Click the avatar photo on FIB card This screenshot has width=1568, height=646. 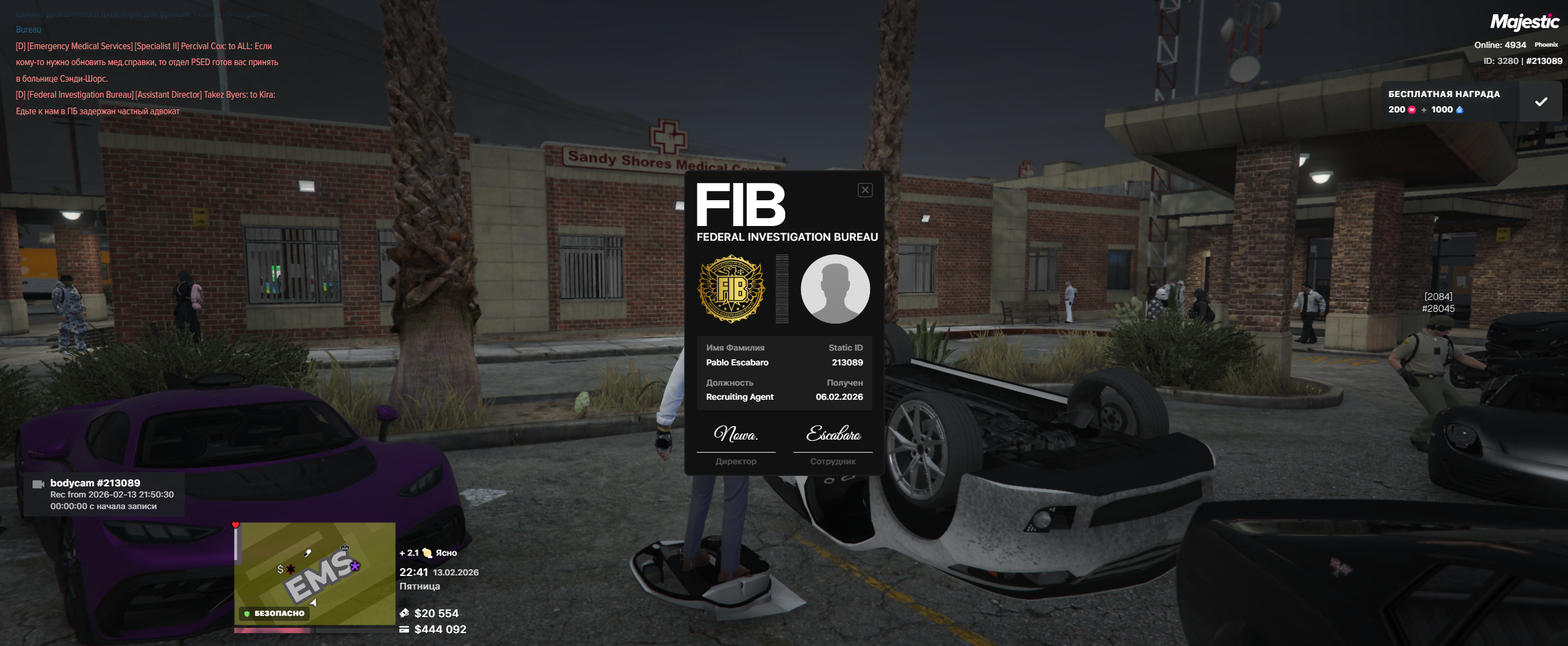pos(834,289)
